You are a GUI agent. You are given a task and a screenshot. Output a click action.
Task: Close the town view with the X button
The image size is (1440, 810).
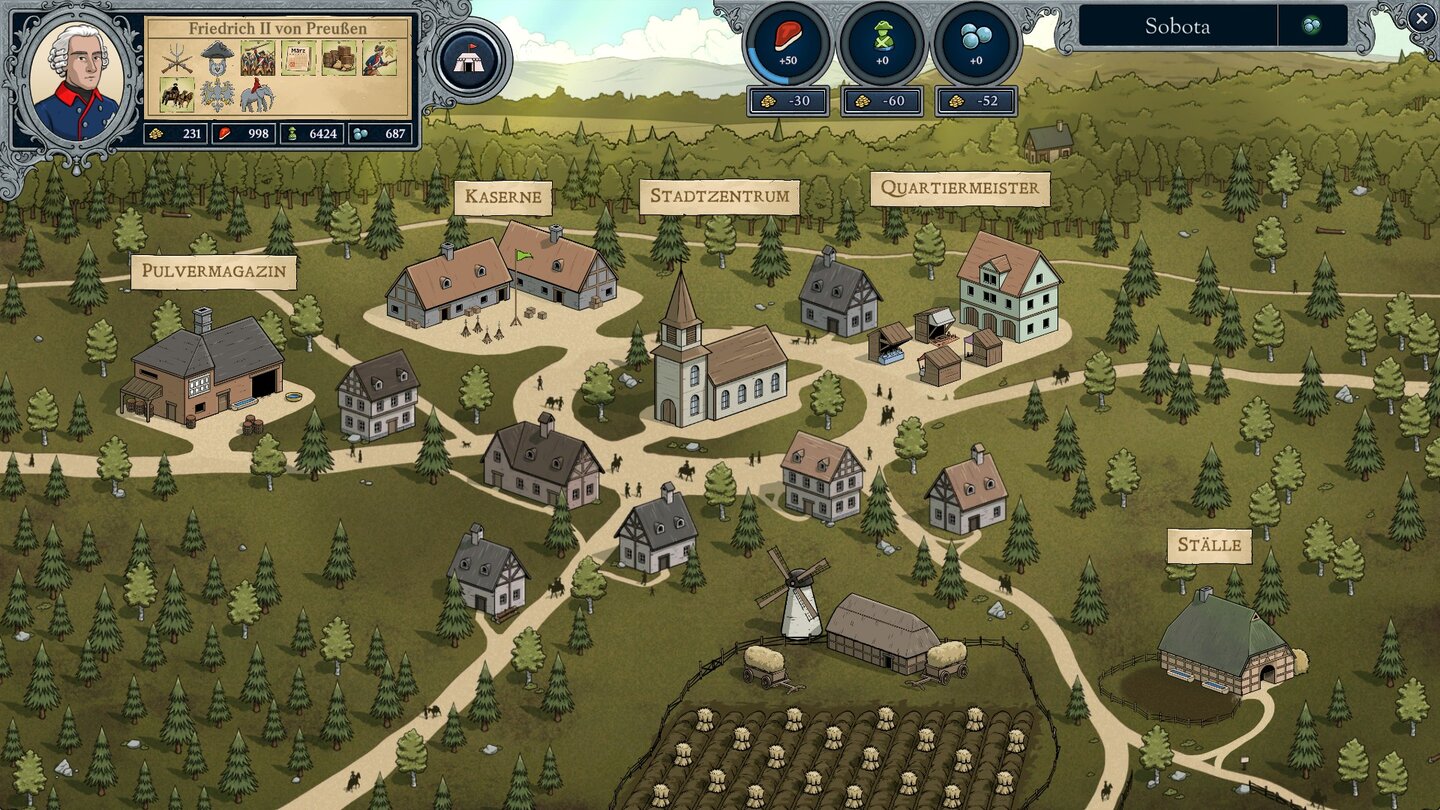coord(1421,17)
